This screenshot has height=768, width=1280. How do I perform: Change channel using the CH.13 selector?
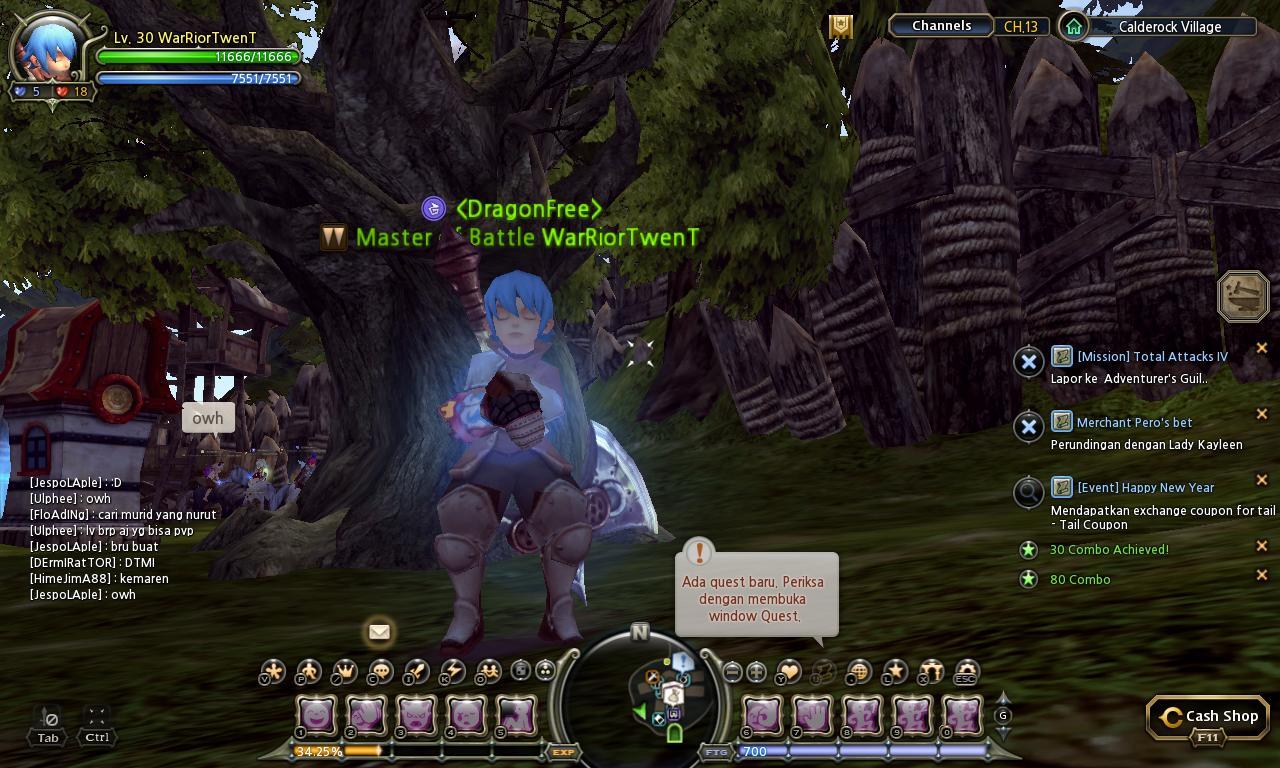[x=1019, y=26]
